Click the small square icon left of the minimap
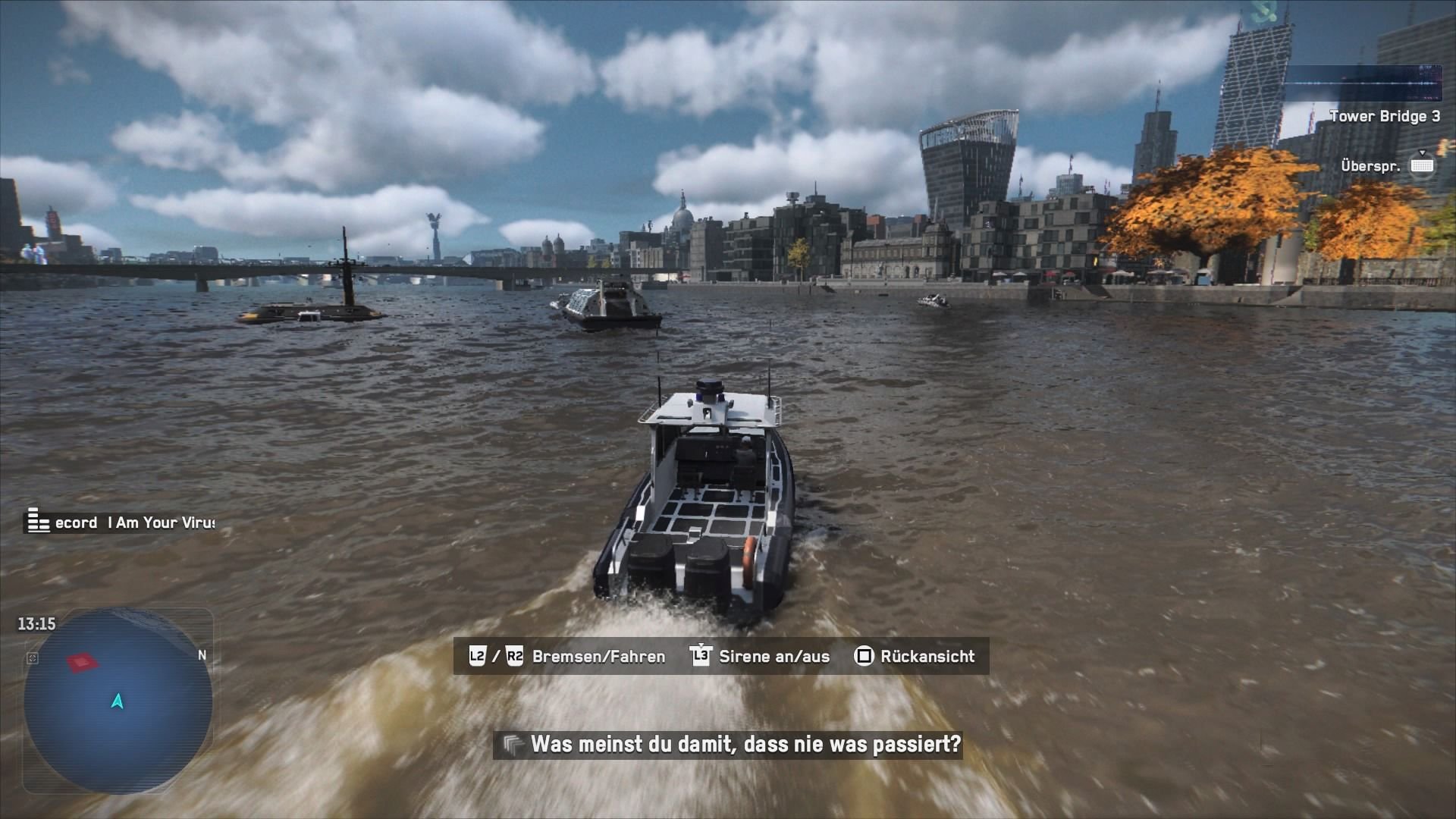 [30, 659]
